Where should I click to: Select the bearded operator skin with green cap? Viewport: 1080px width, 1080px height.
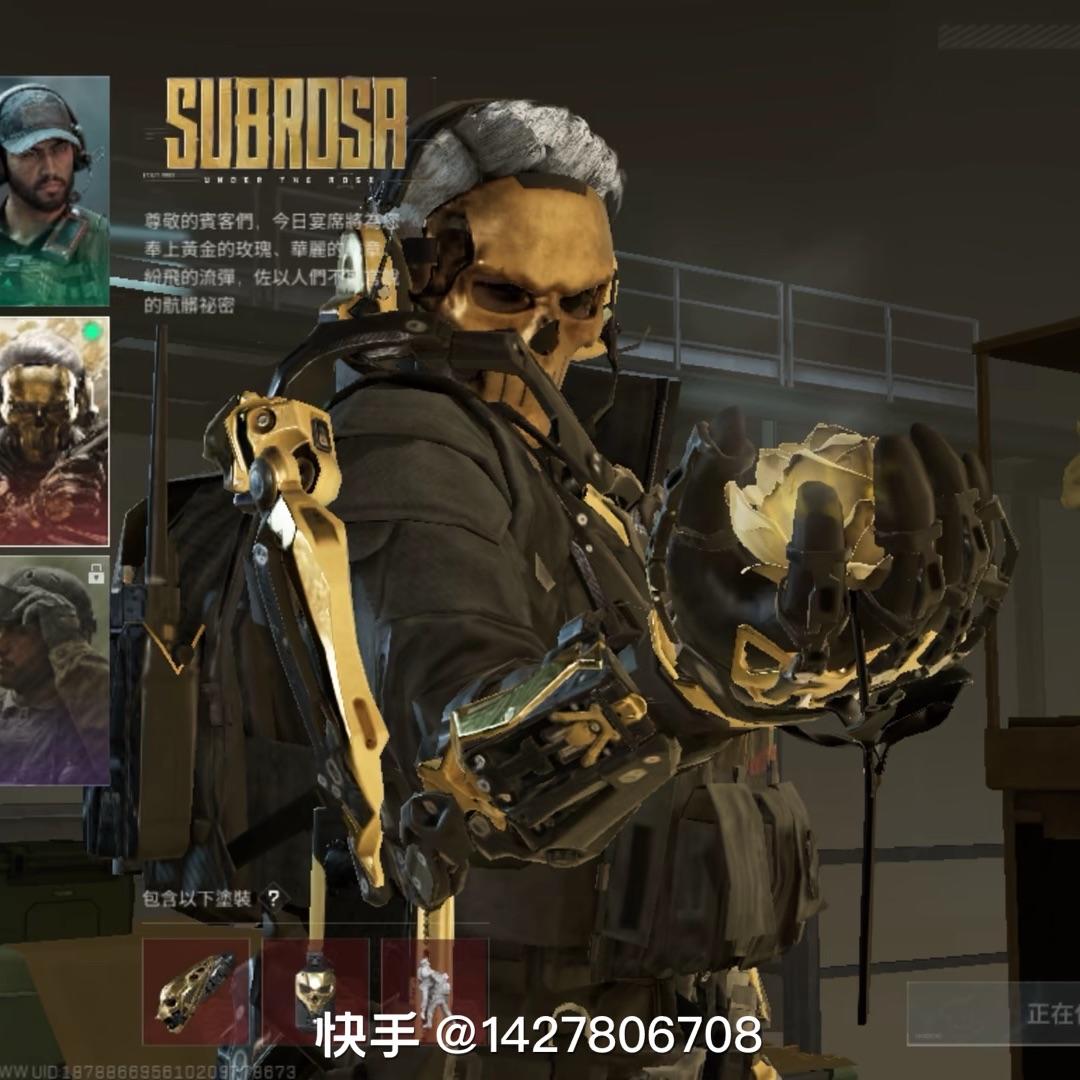pyautogui.click(x=54, y=190)
